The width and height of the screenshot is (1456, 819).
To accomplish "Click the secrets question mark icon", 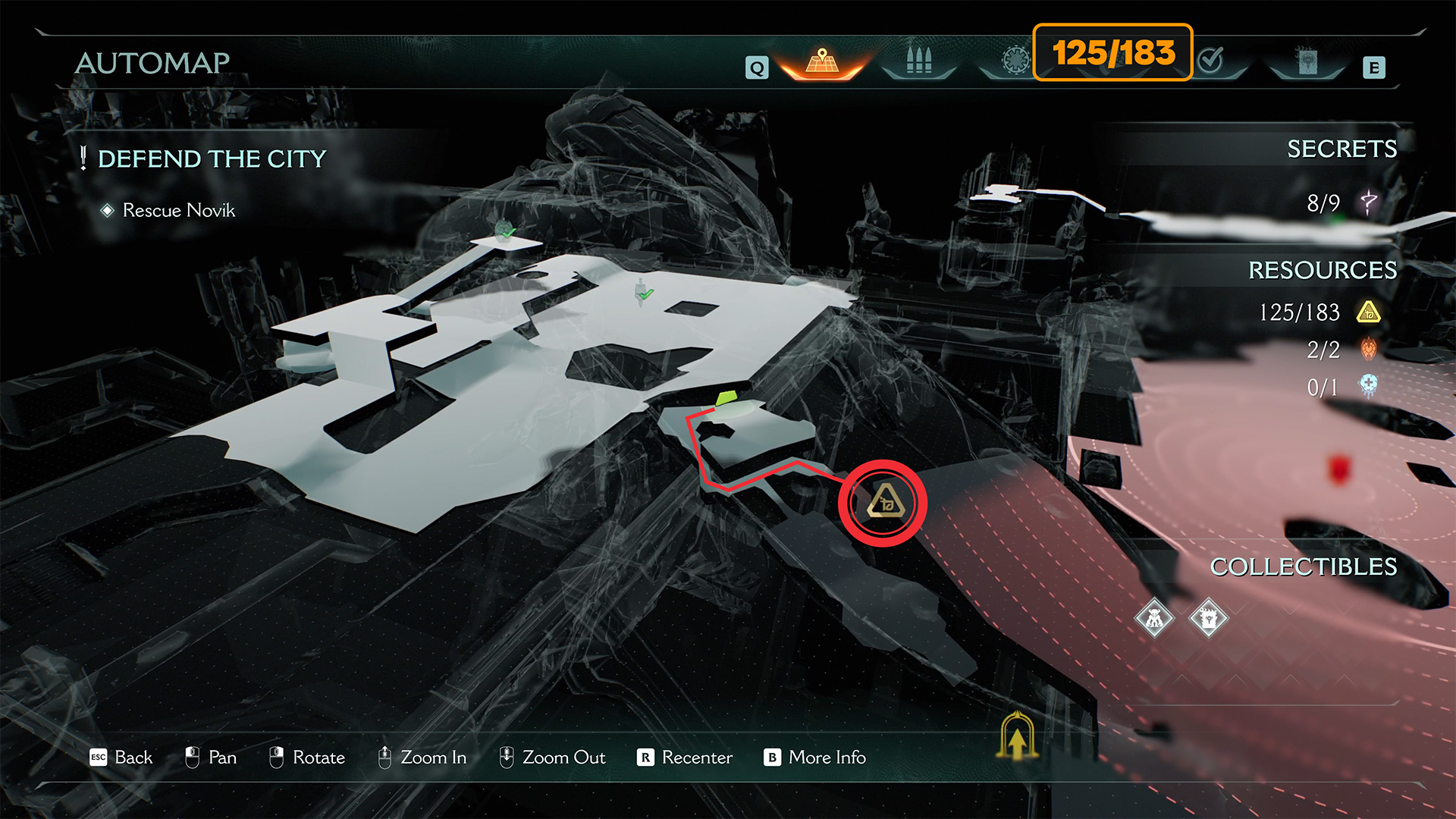I will (x=1368, y=202).
